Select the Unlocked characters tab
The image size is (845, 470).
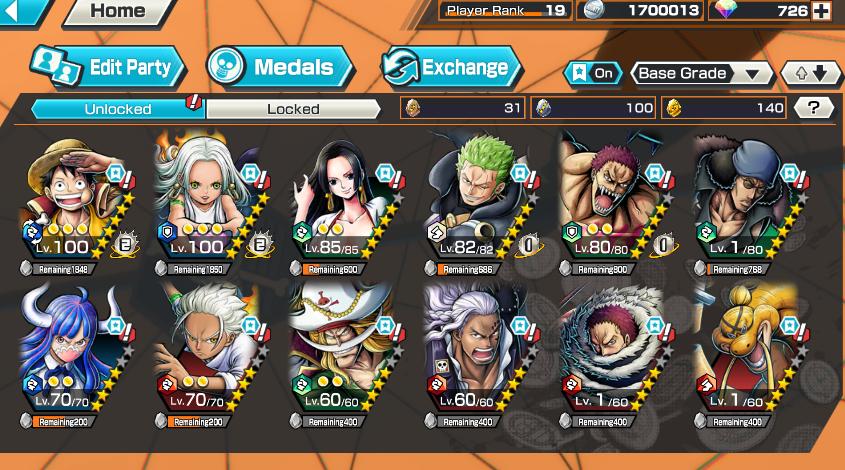(x=118, y=109)
